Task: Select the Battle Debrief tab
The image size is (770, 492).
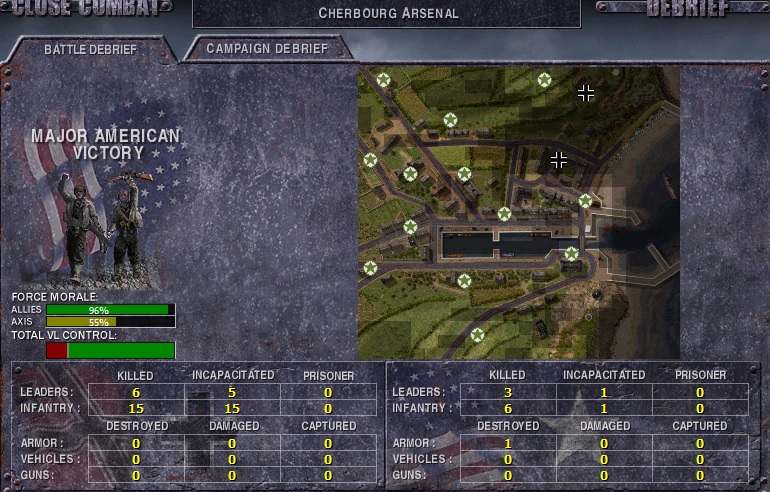Action: click(90, 49)
